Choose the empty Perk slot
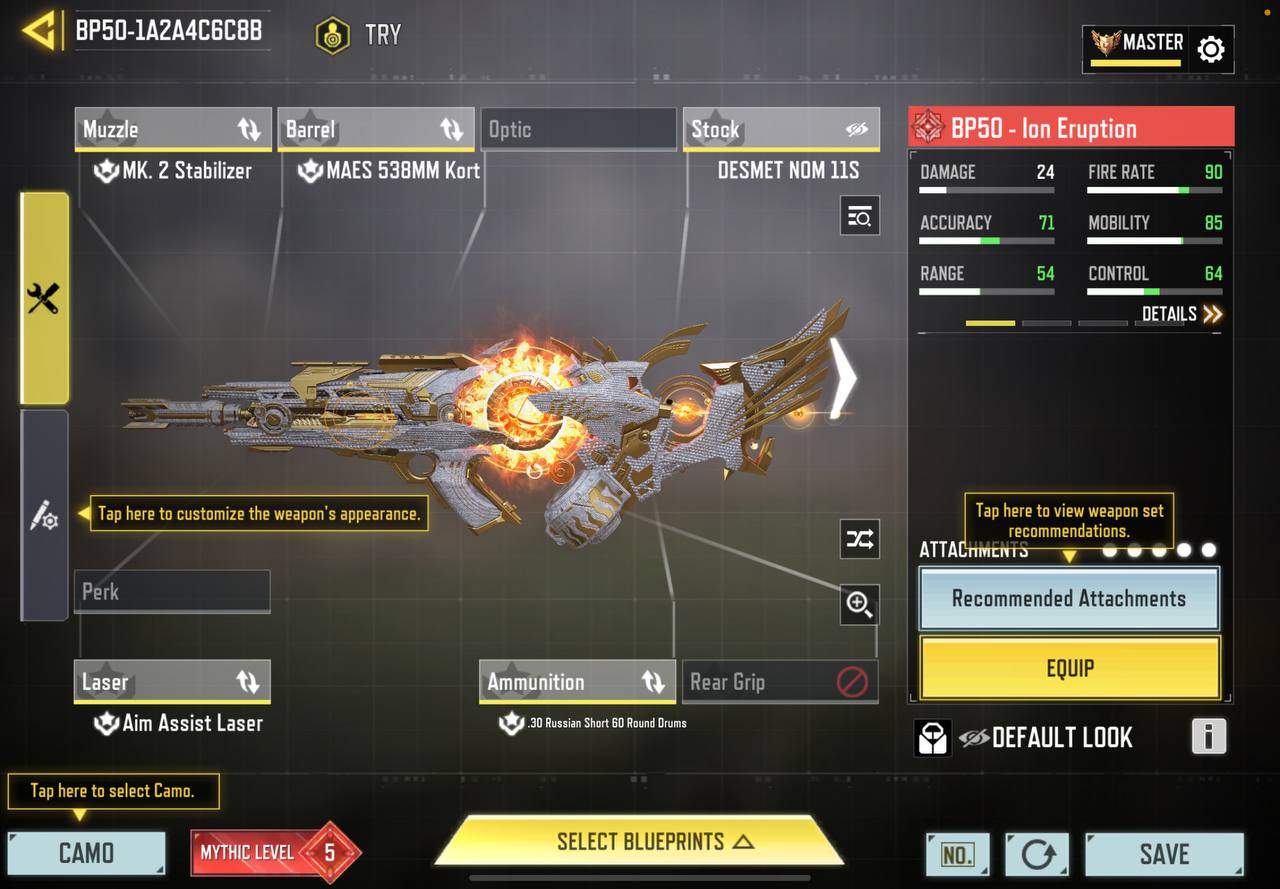1280x889 pixels. click(x=172, y=591)
